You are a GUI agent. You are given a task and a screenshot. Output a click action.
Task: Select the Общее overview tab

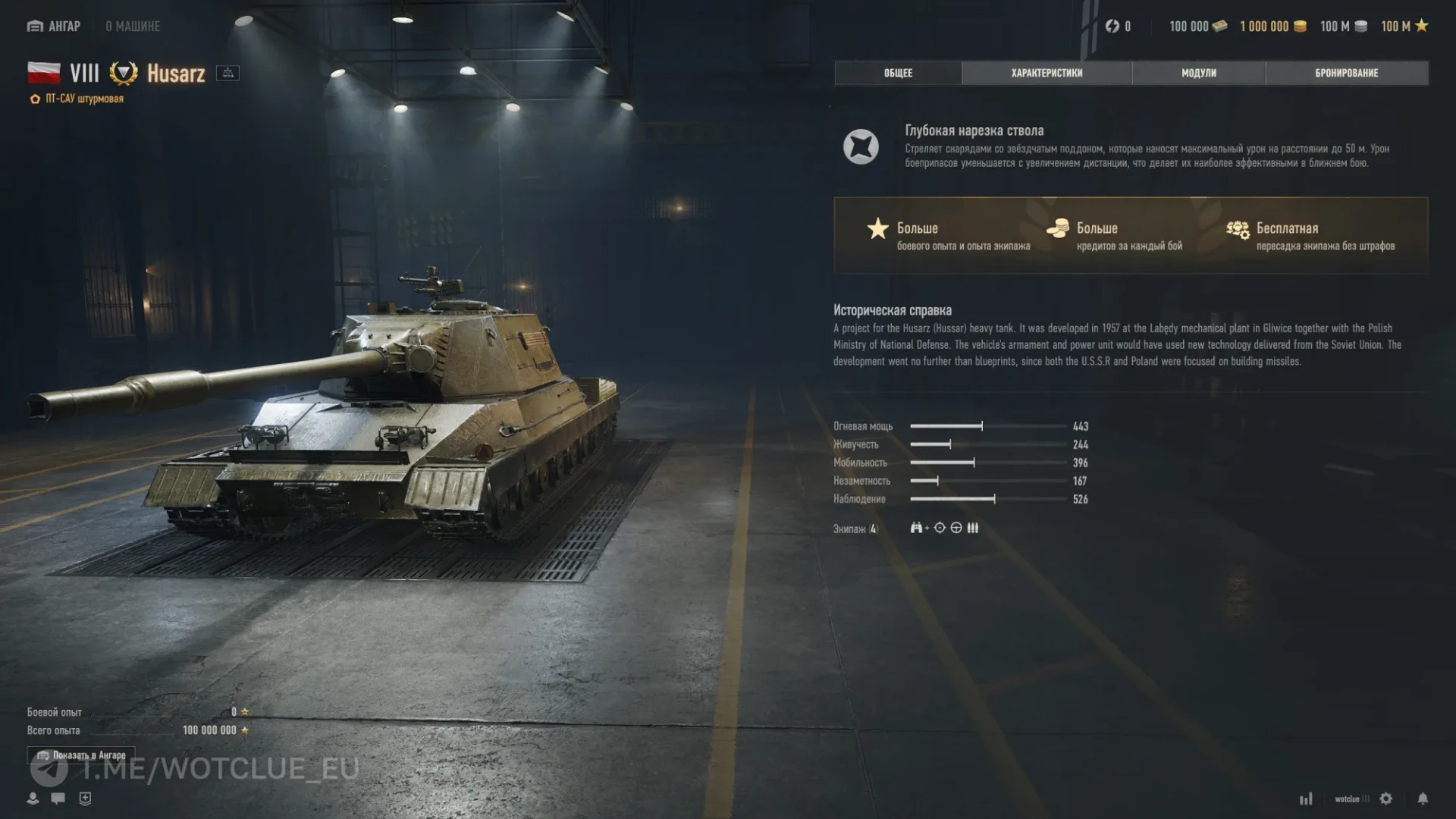pyautogui.click(x=898, y=73)
